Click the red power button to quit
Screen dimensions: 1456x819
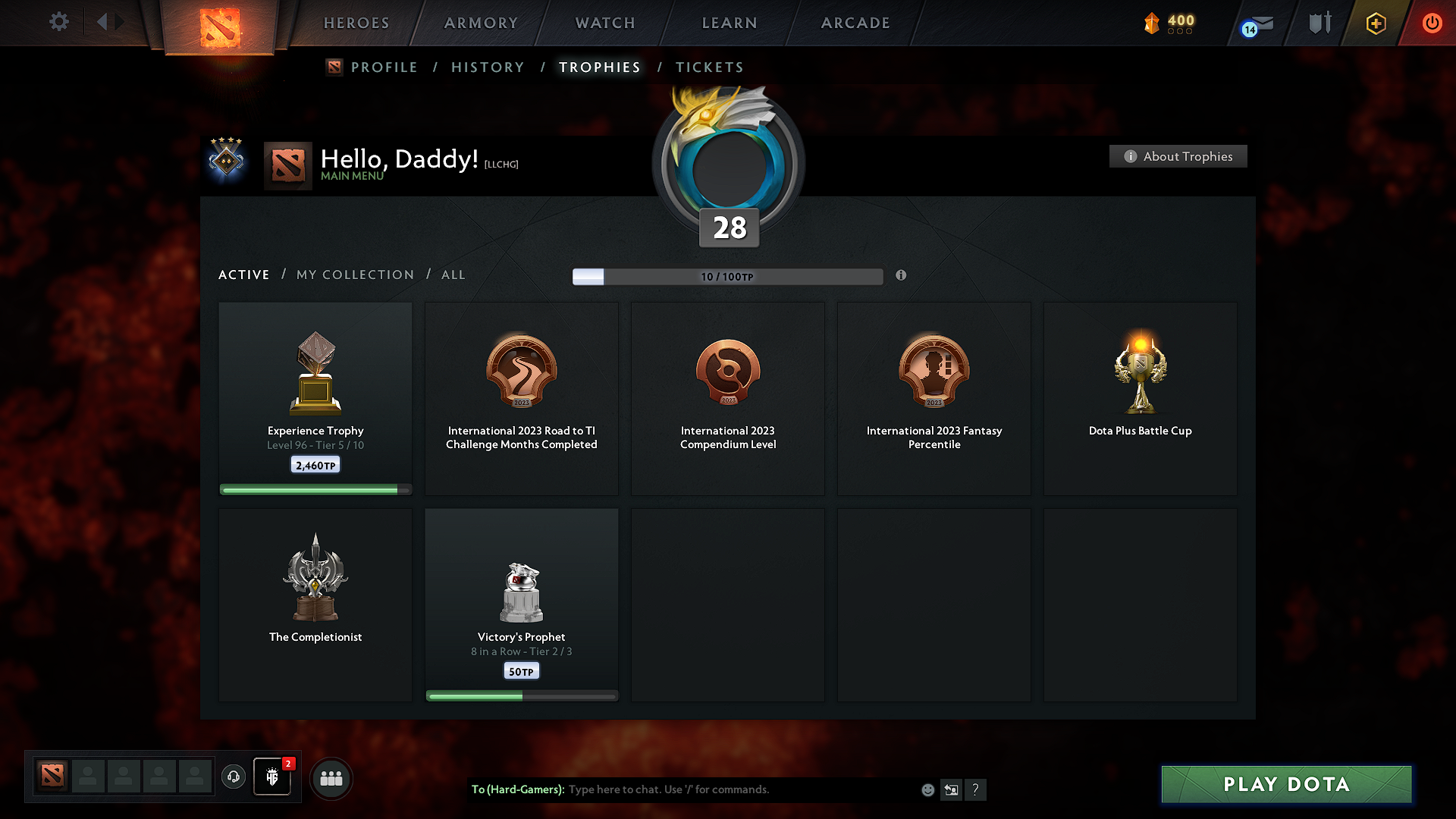point(1432,23)
